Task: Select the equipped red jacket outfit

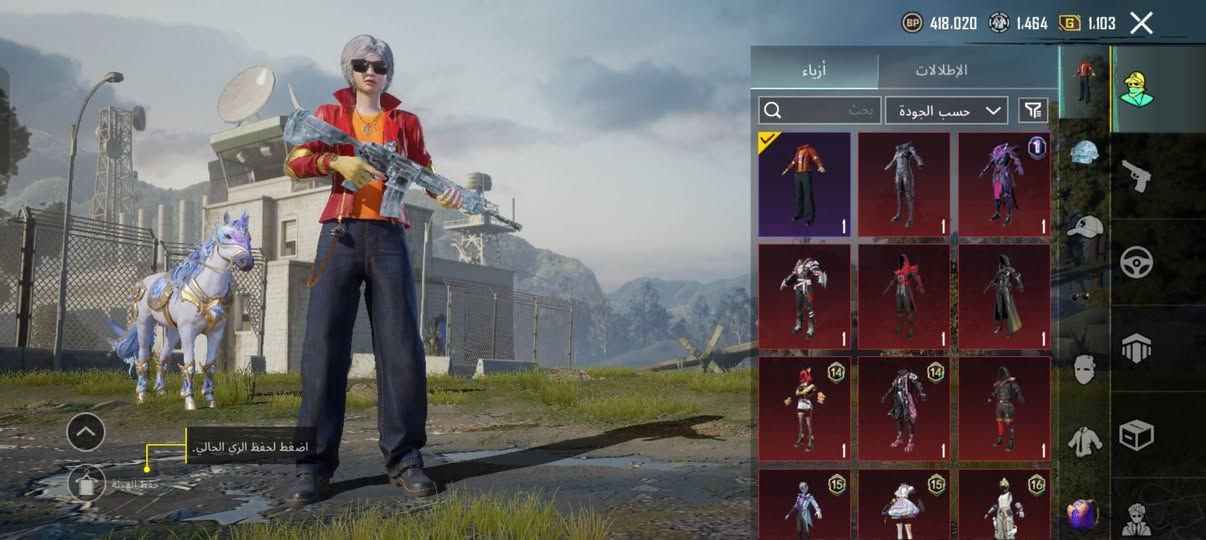Action: 804,185
